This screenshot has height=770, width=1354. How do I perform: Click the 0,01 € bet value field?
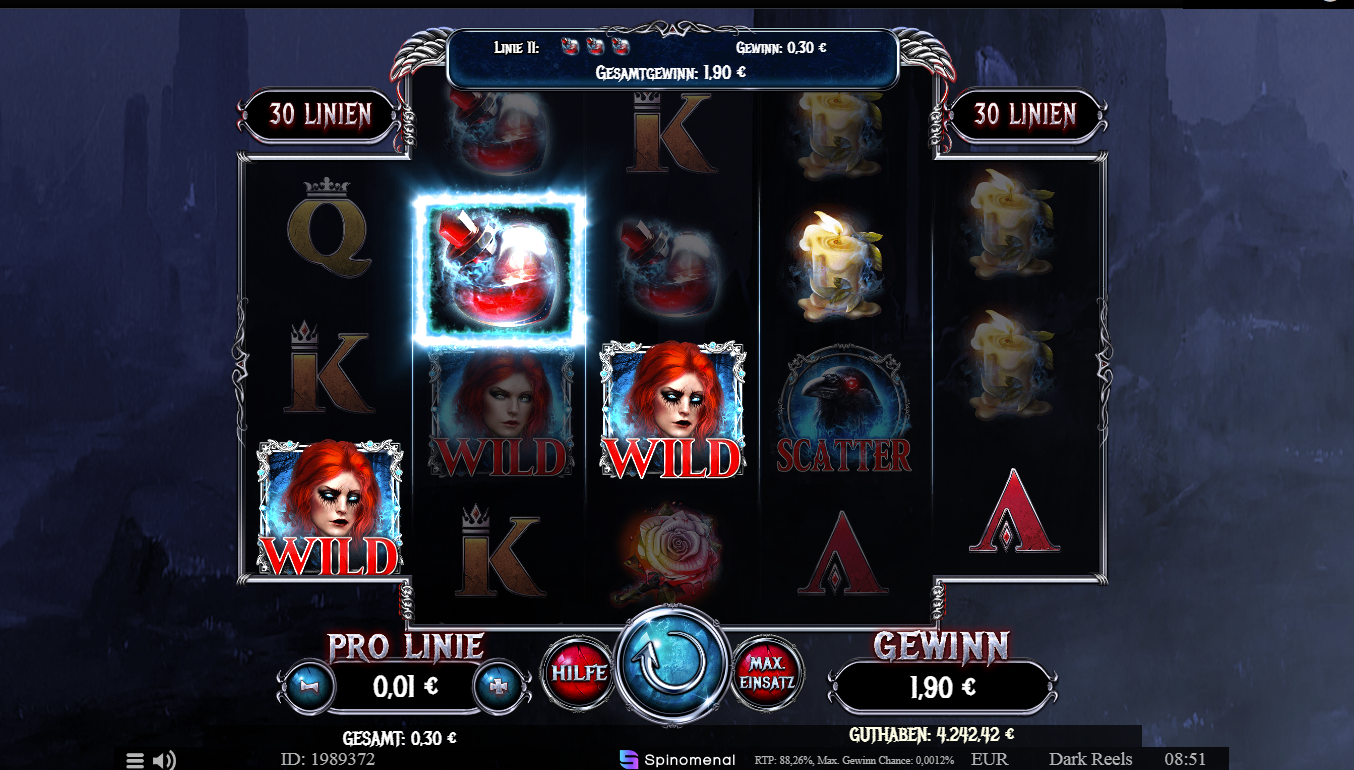(403, 688)
